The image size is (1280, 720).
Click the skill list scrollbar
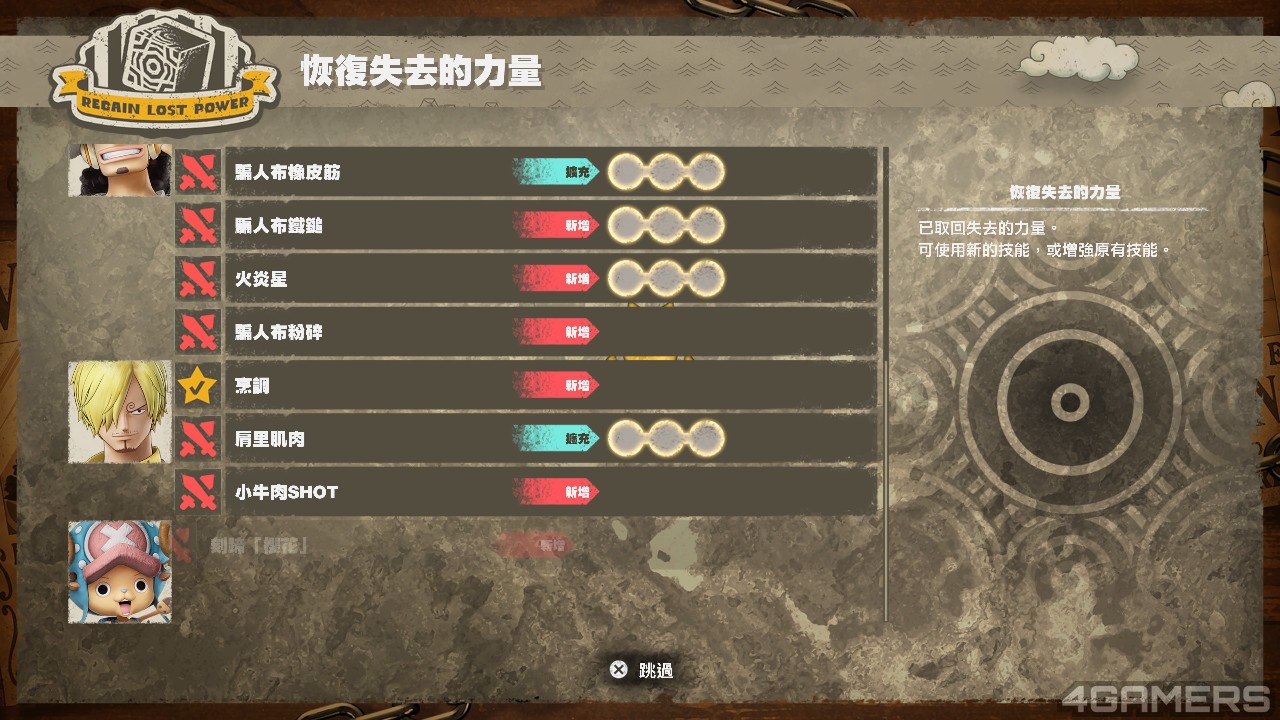pyautogui.click(x=886, y=380)
